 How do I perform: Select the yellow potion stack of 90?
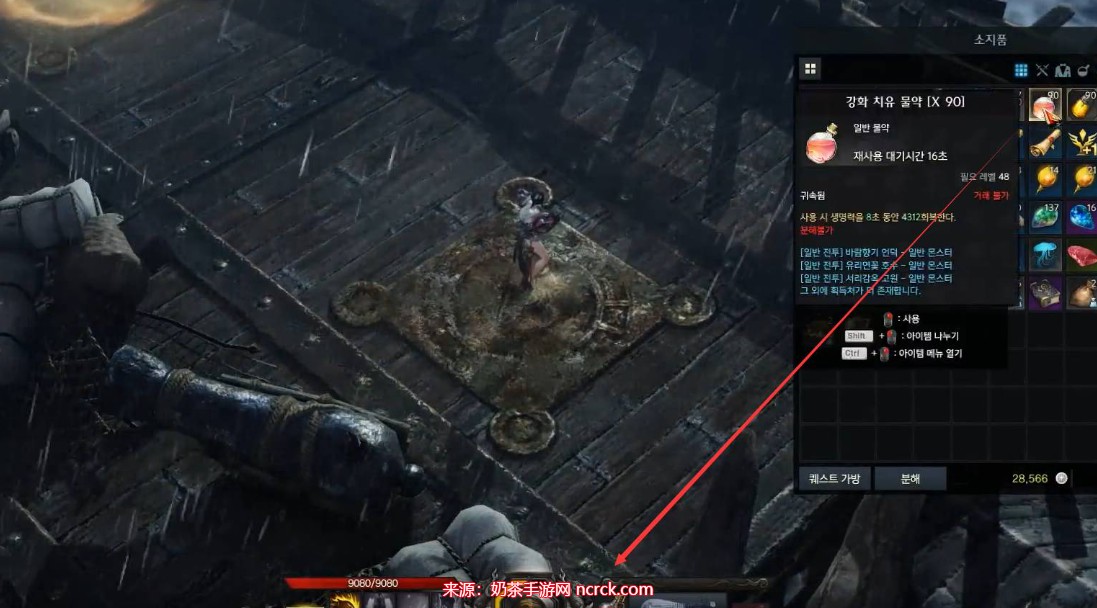1082,107
